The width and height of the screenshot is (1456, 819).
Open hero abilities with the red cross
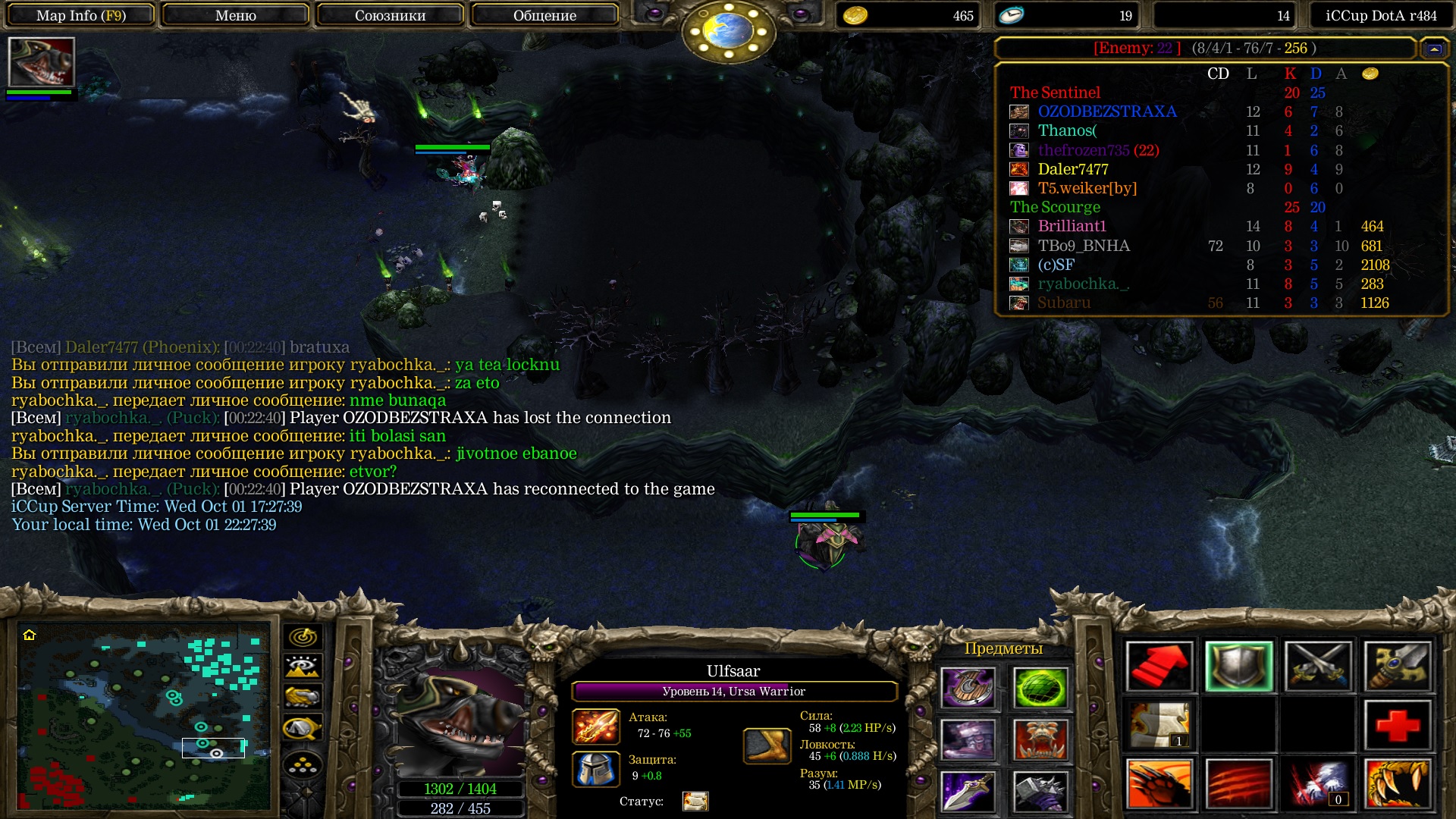click(x=1398, y=726)
